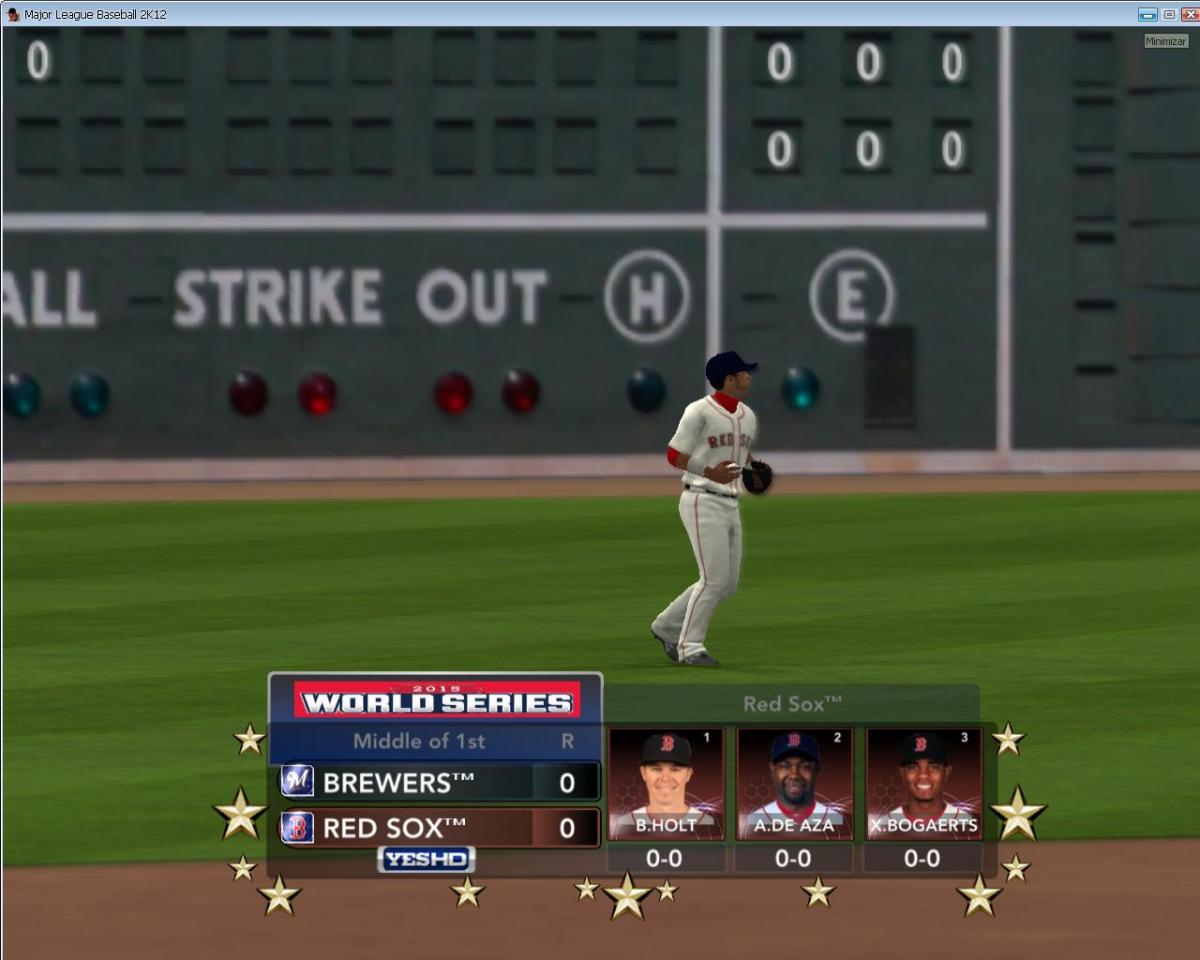Click the Brewers team row
The width and height of the screenshot is (1200, 960).
coord(438,782)
